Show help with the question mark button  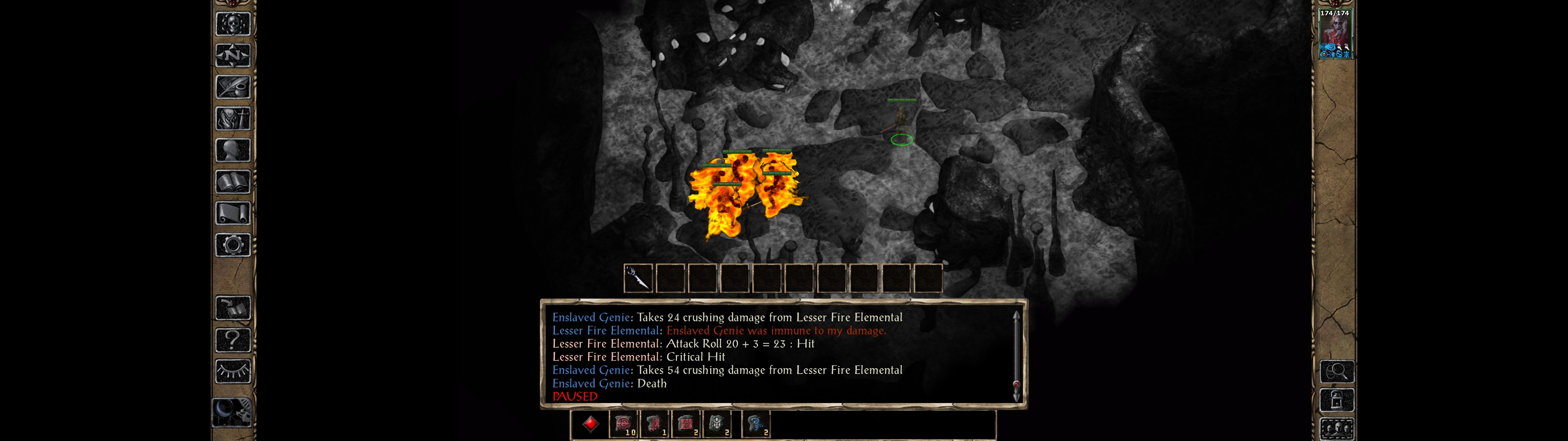point(232,340)
